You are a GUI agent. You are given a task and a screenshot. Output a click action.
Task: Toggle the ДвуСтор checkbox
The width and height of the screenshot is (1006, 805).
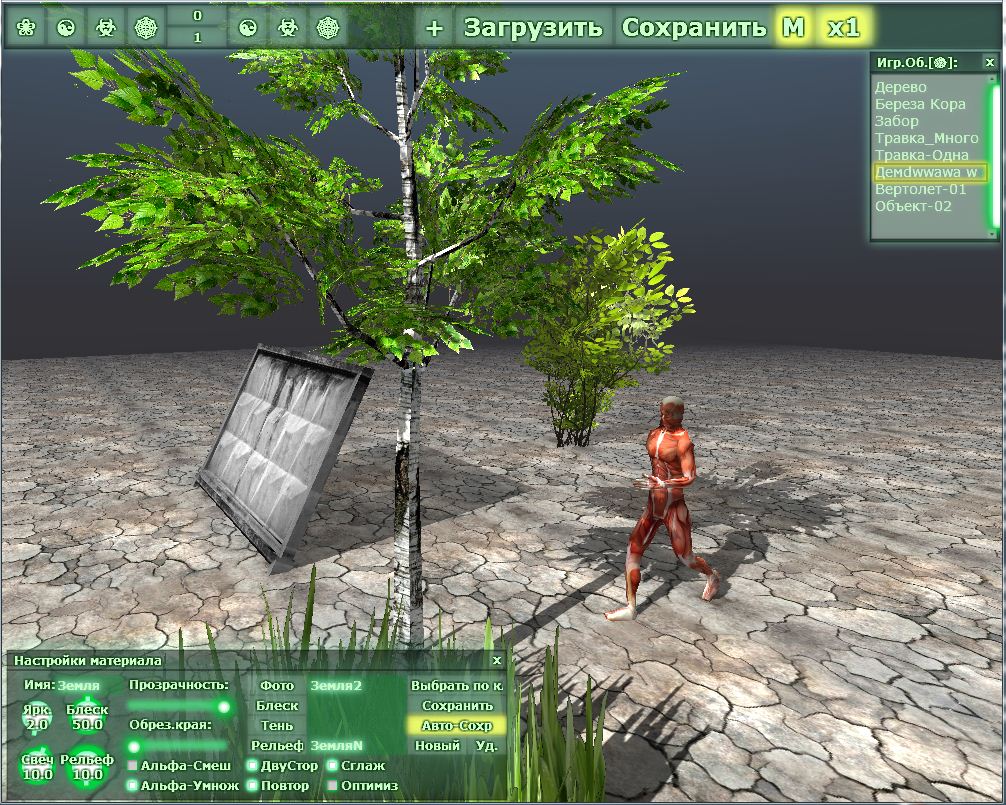tap(252, 766)
